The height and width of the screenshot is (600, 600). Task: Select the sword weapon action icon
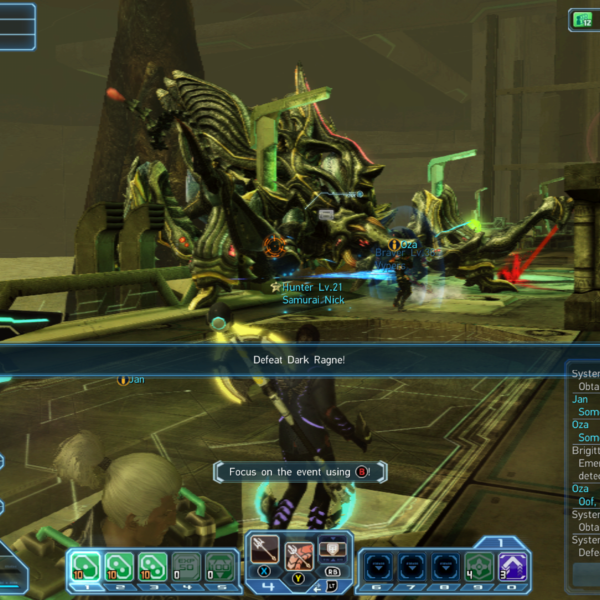coord(267,550)
